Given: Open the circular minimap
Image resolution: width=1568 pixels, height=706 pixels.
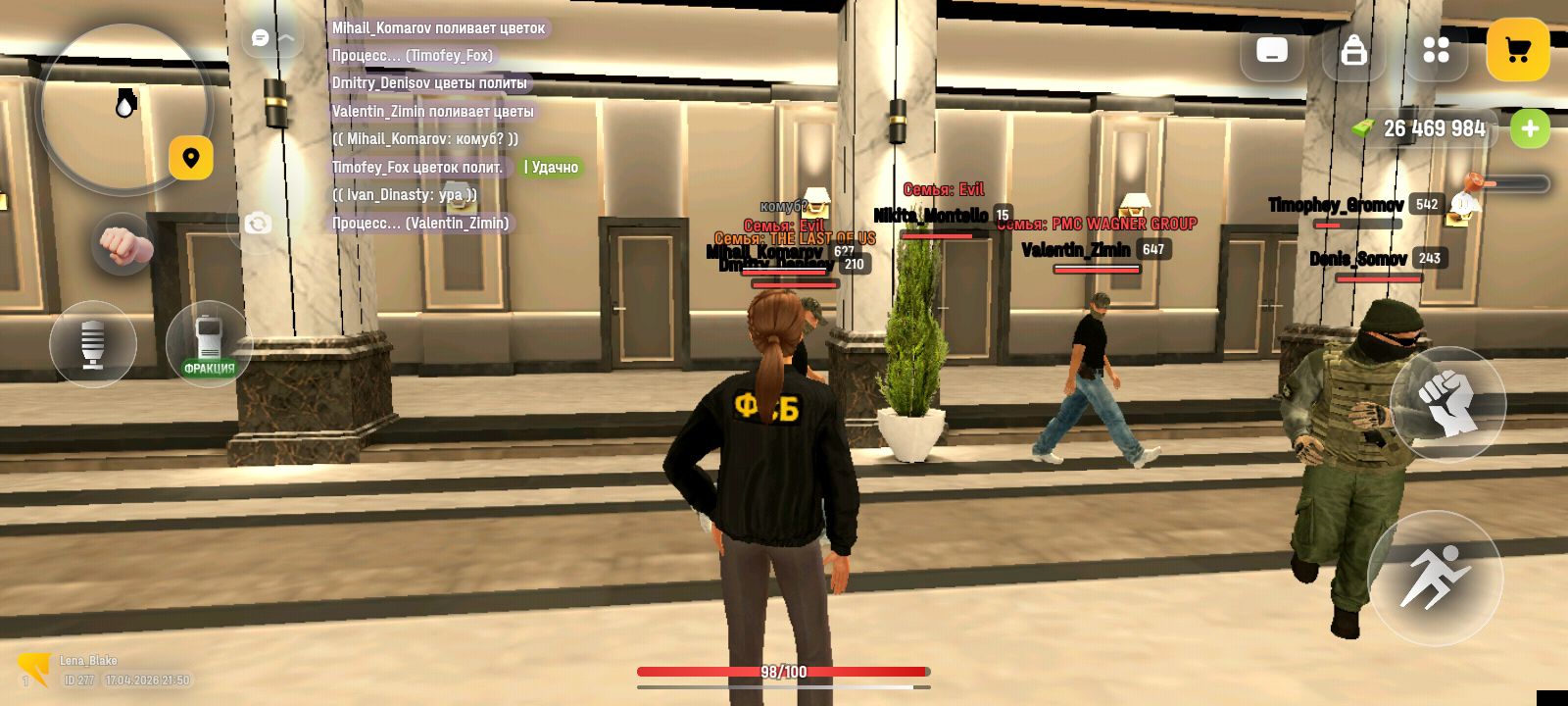Looking at the screenshot, I should coord(122,106).
